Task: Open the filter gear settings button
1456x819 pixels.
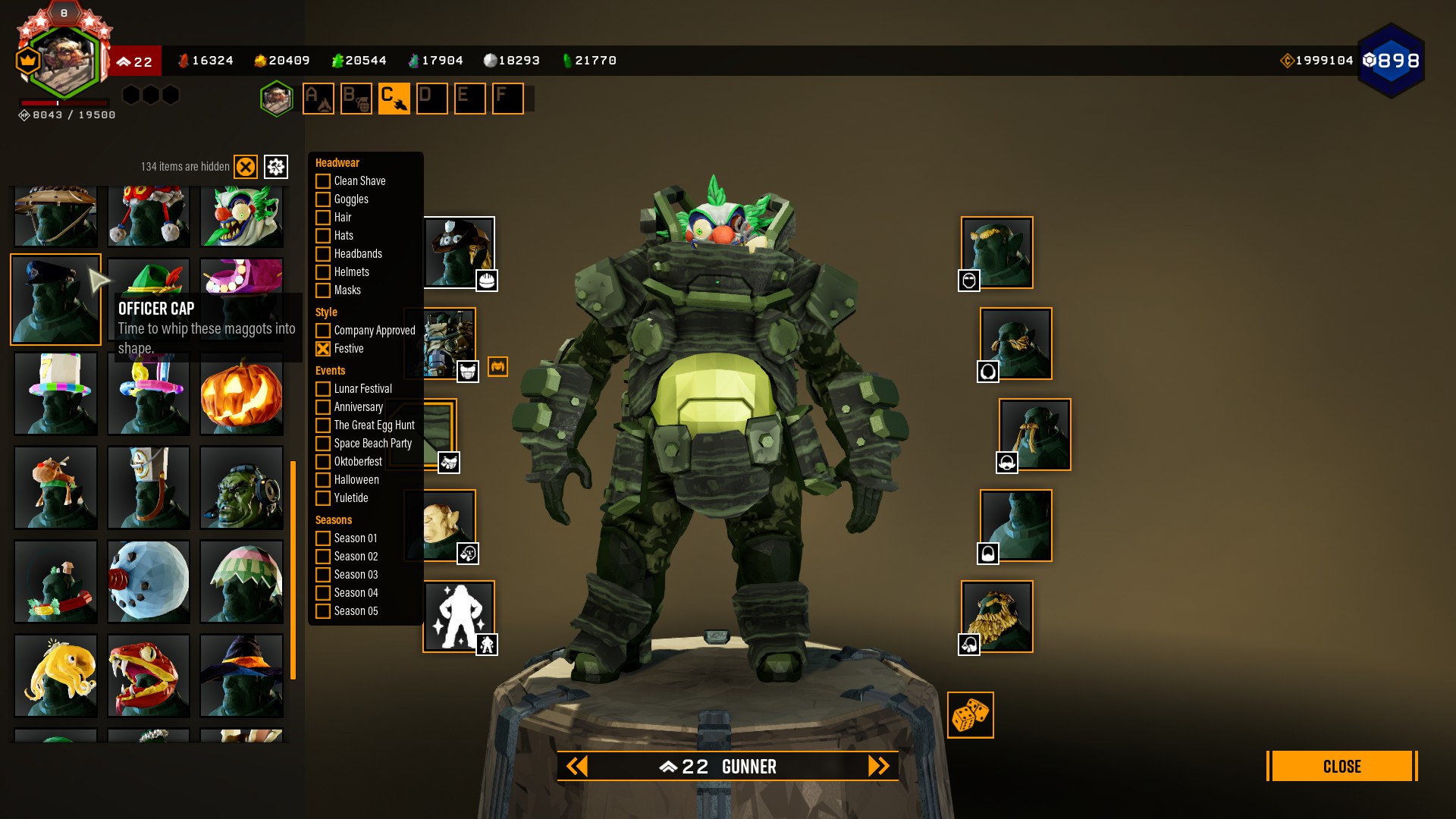Action: 276,167
